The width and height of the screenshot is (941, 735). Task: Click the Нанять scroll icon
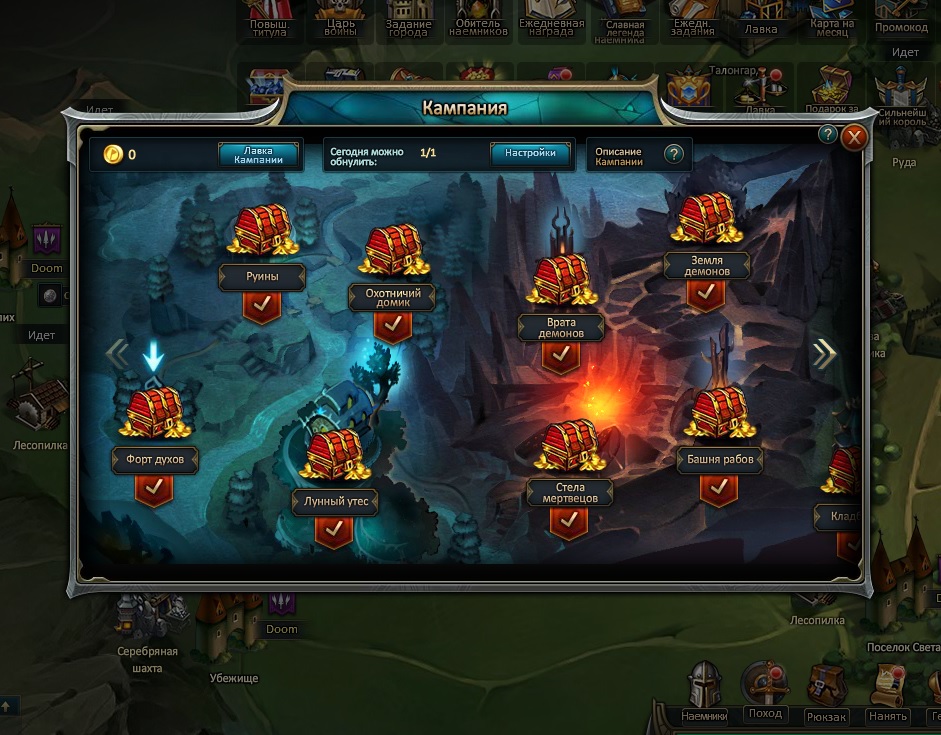887,689
